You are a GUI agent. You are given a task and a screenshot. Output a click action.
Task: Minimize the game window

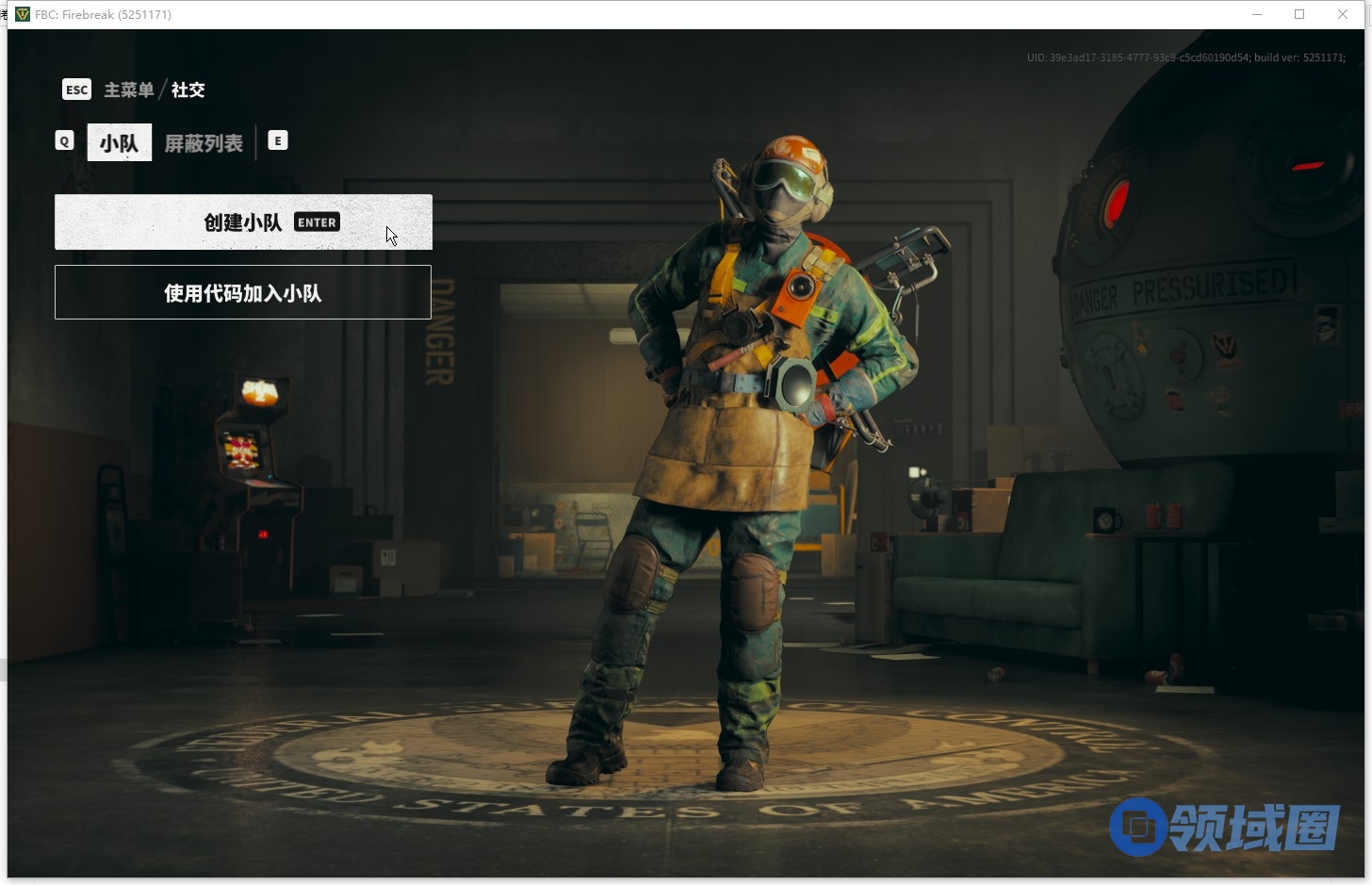[x=1257, y=14]
